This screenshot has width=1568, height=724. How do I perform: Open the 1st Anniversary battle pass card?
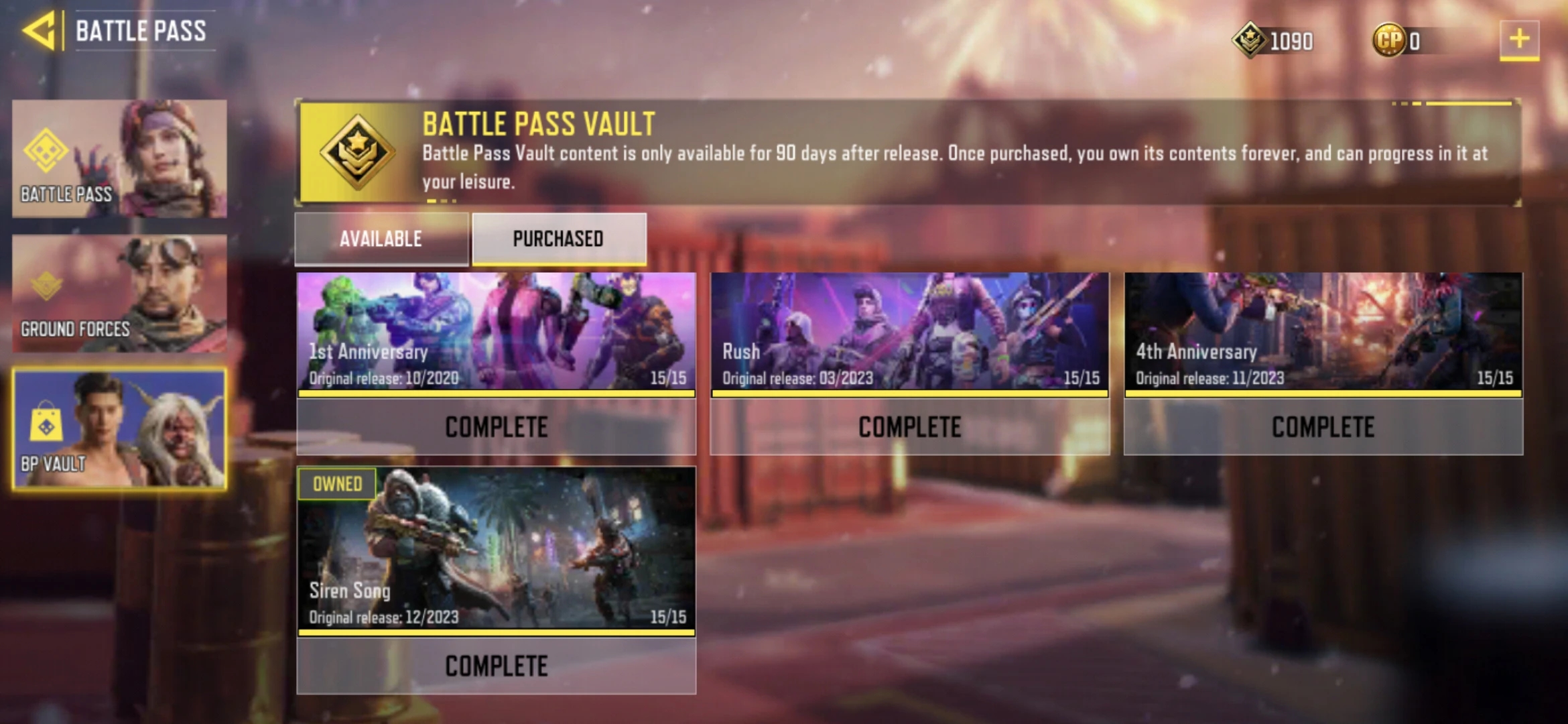[x=496, y=331]
